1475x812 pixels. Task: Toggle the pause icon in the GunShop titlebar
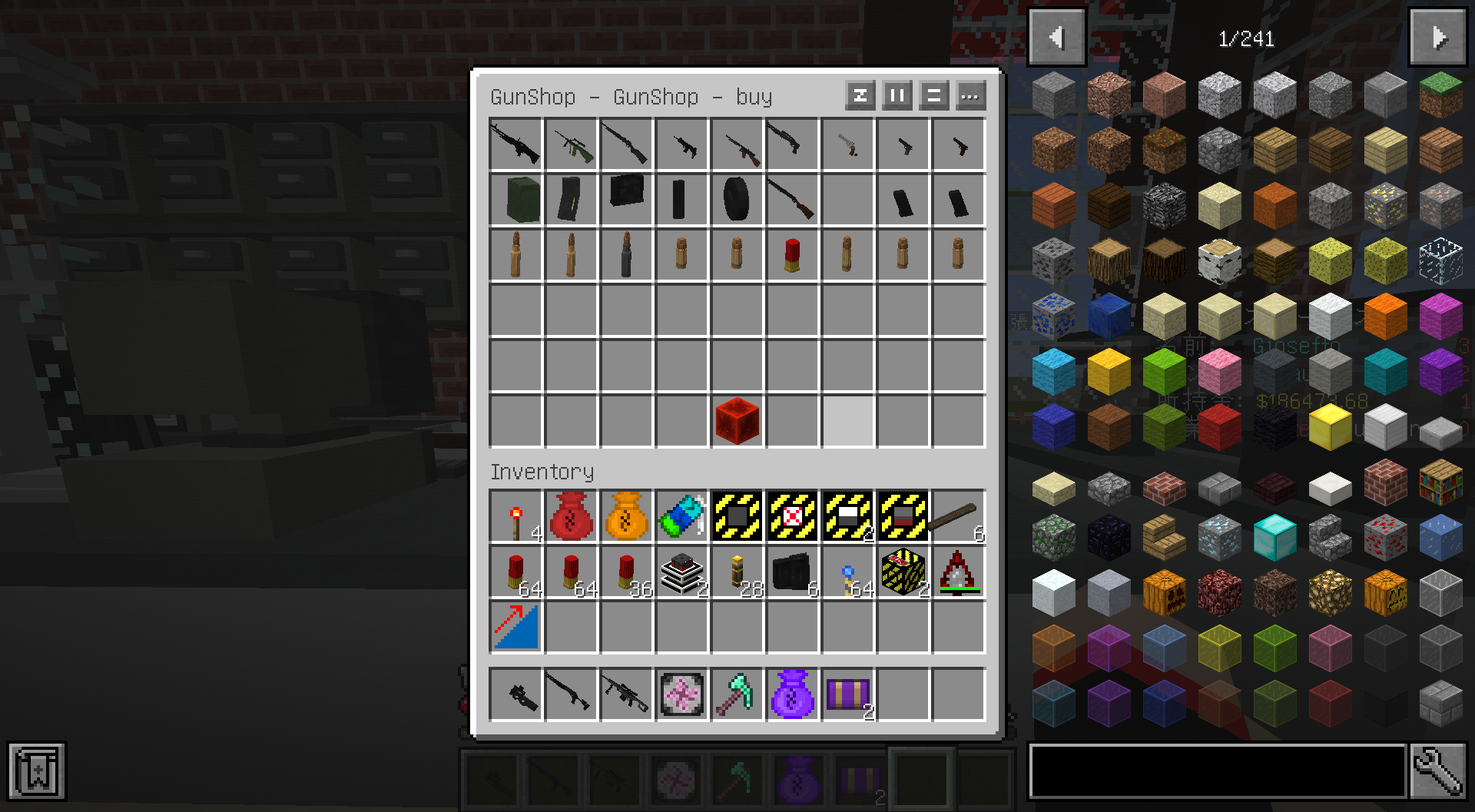897,96
